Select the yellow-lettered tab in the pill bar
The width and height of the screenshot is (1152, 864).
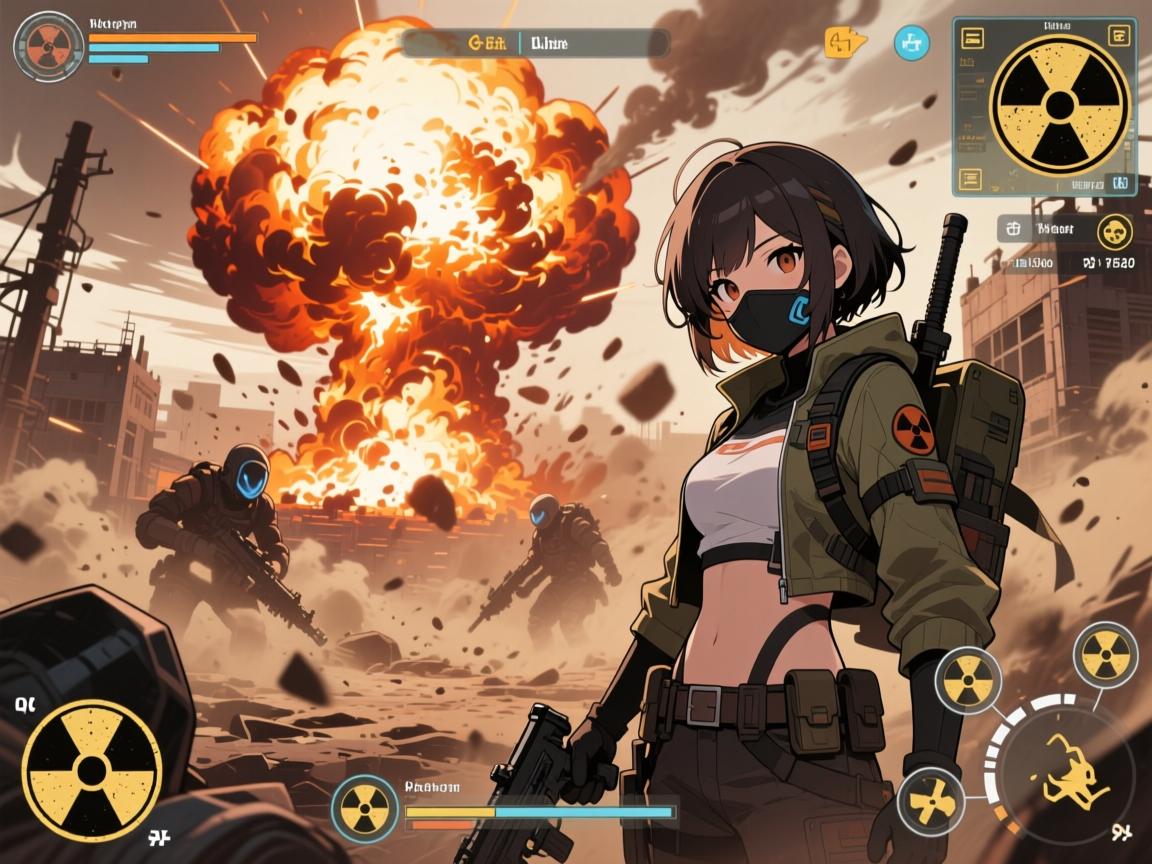coord(486,43)
